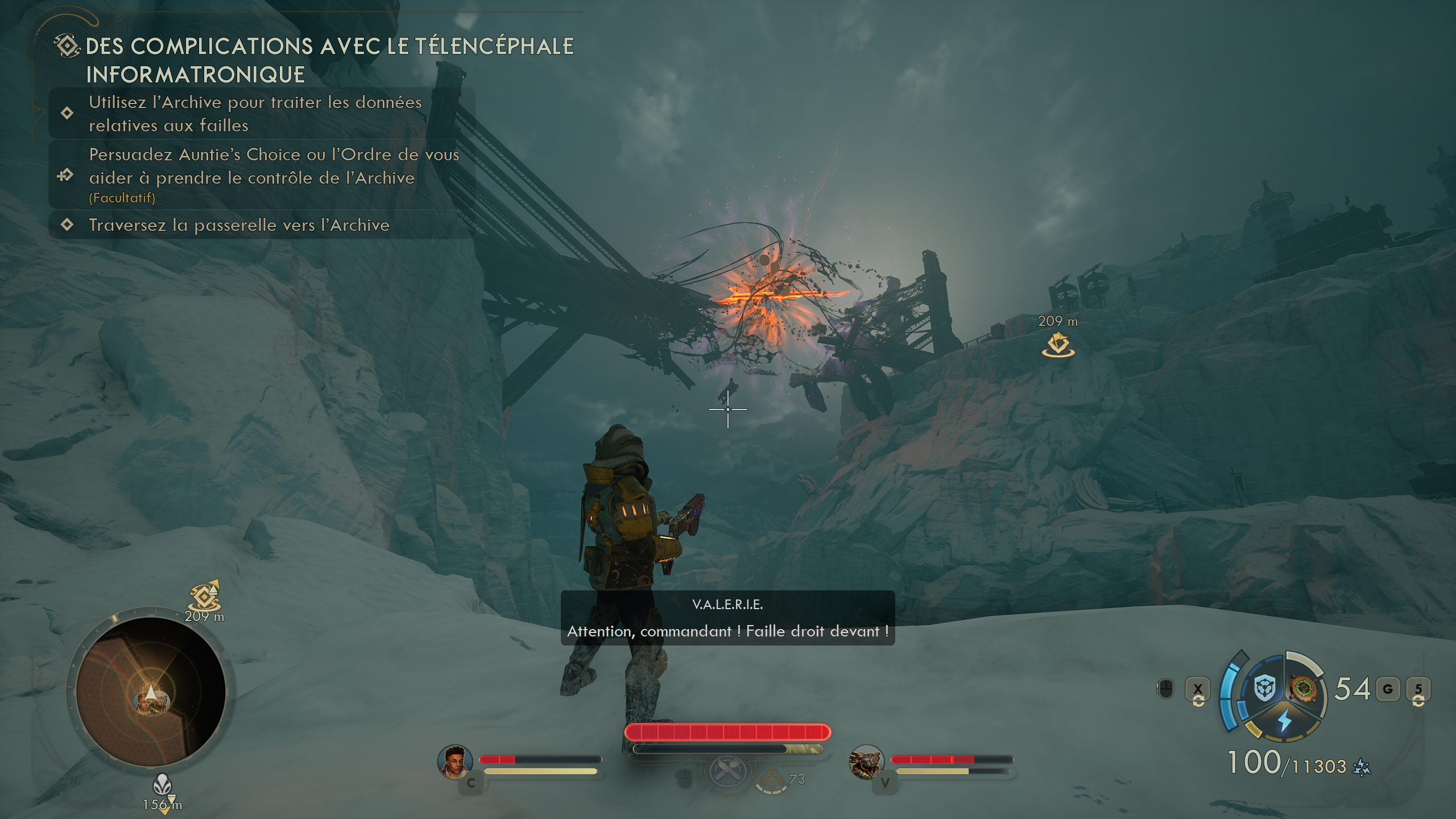Click the gold quest marker above the minimap
Screen dimensions: 1456x819
coord(205,597)
